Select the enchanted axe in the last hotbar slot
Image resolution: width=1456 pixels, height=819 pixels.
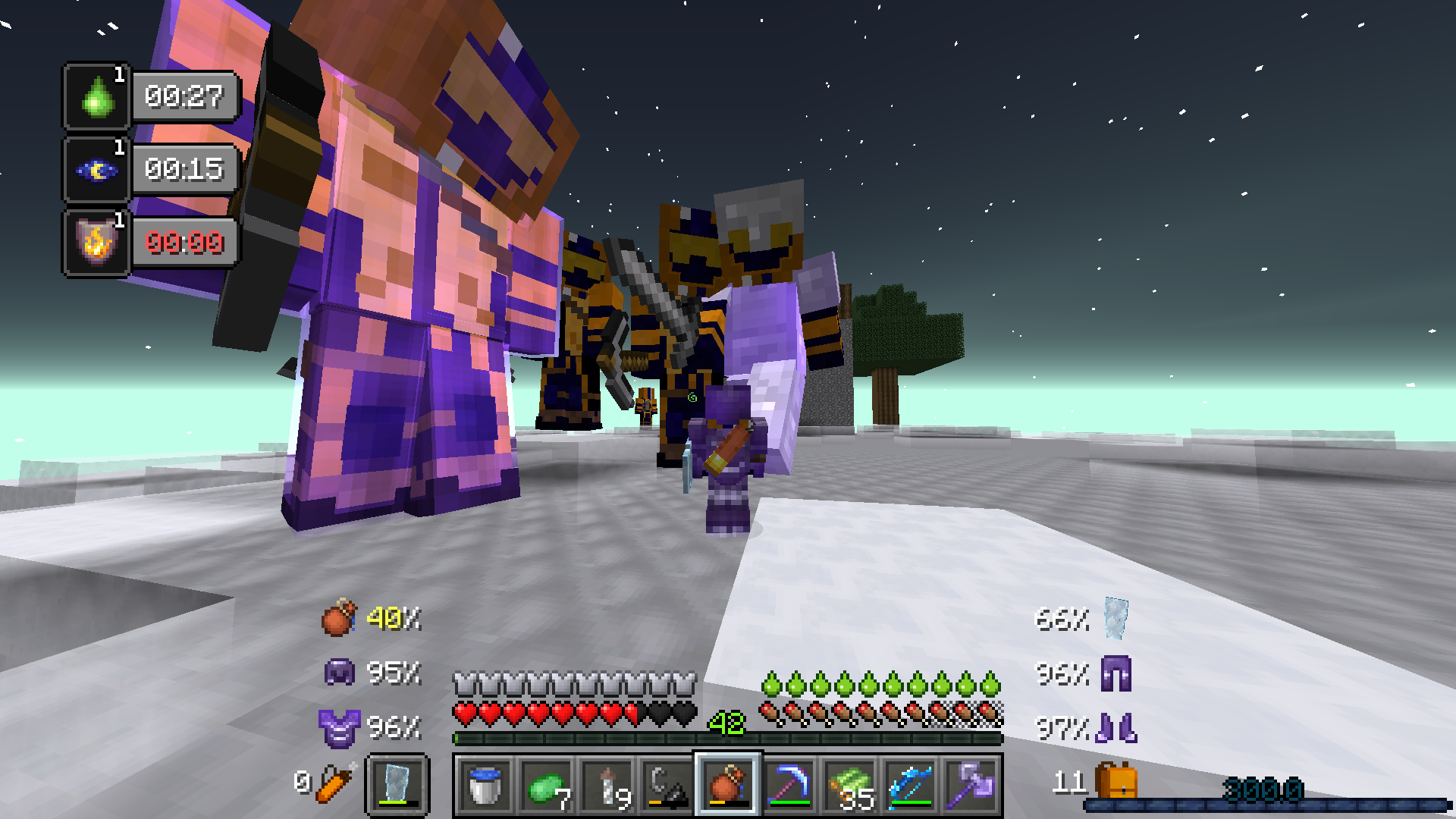coord(972,785)
